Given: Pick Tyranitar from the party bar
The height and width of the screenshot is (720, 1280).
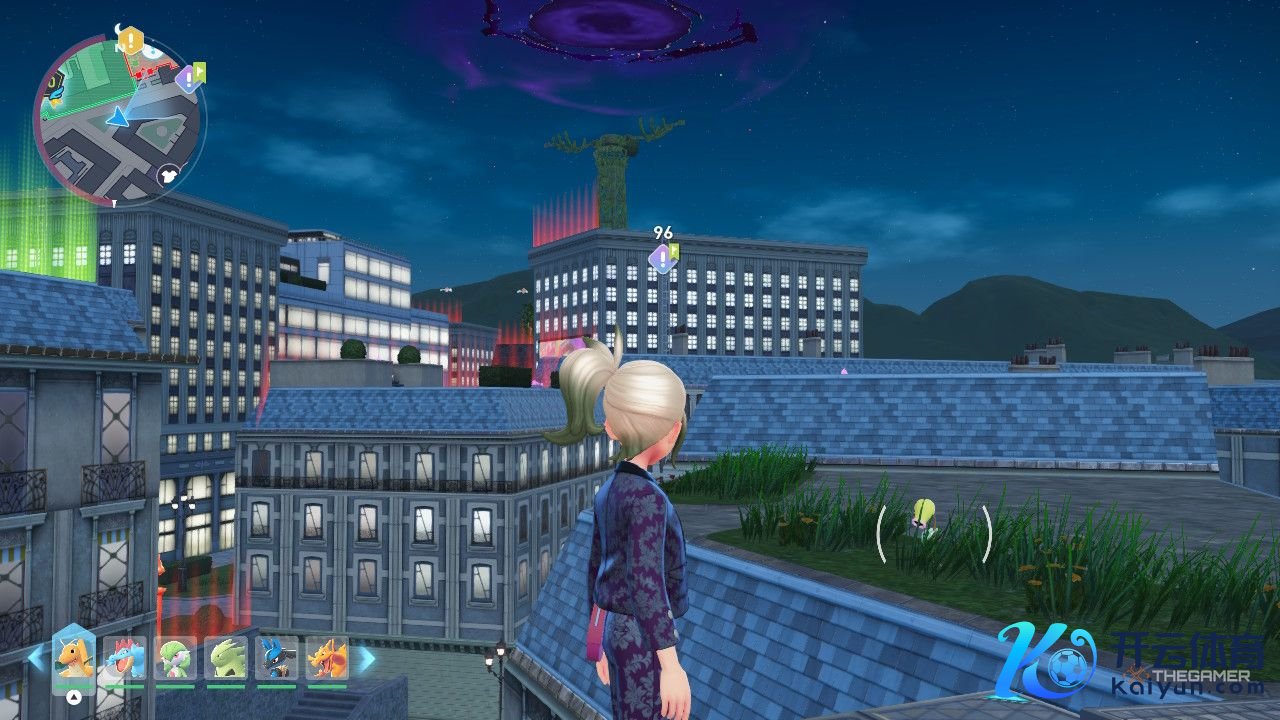Looking at the screenshot, I should coord(227,658).
